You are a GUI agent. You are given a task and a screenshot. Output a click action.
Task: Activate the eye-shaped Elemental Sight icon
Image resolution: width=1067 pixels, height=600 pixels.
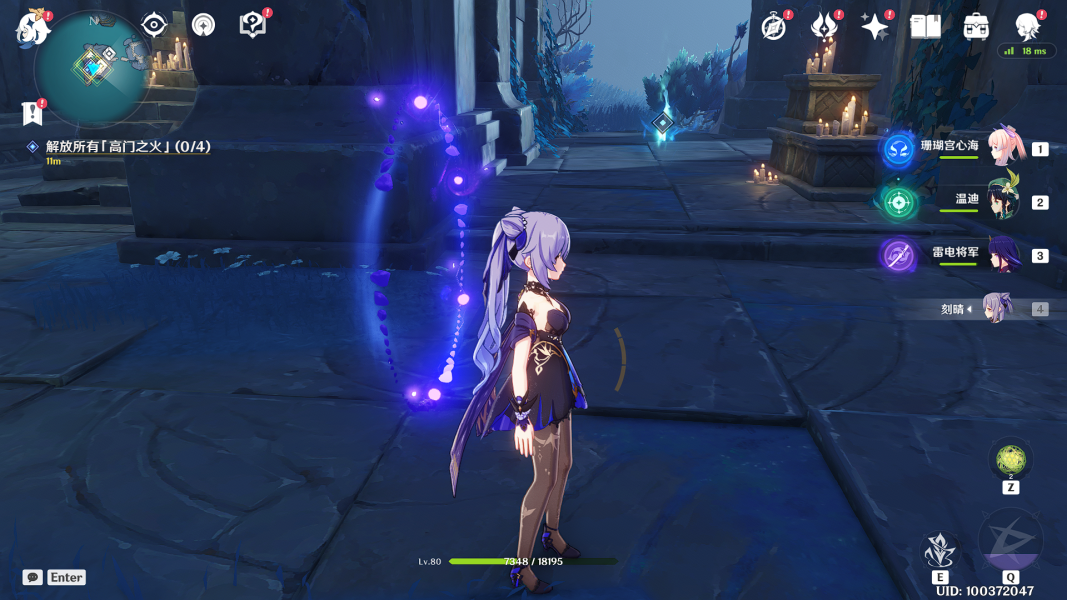point(154,25)
